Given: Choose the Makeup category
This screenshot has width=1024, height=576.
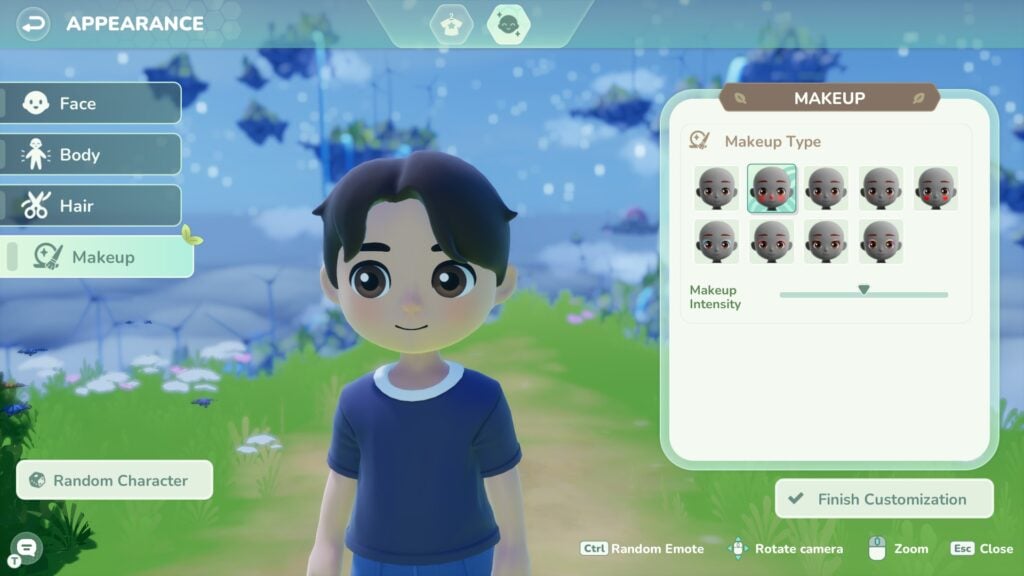Looking at the screenshot, I should tap(98, 257).
